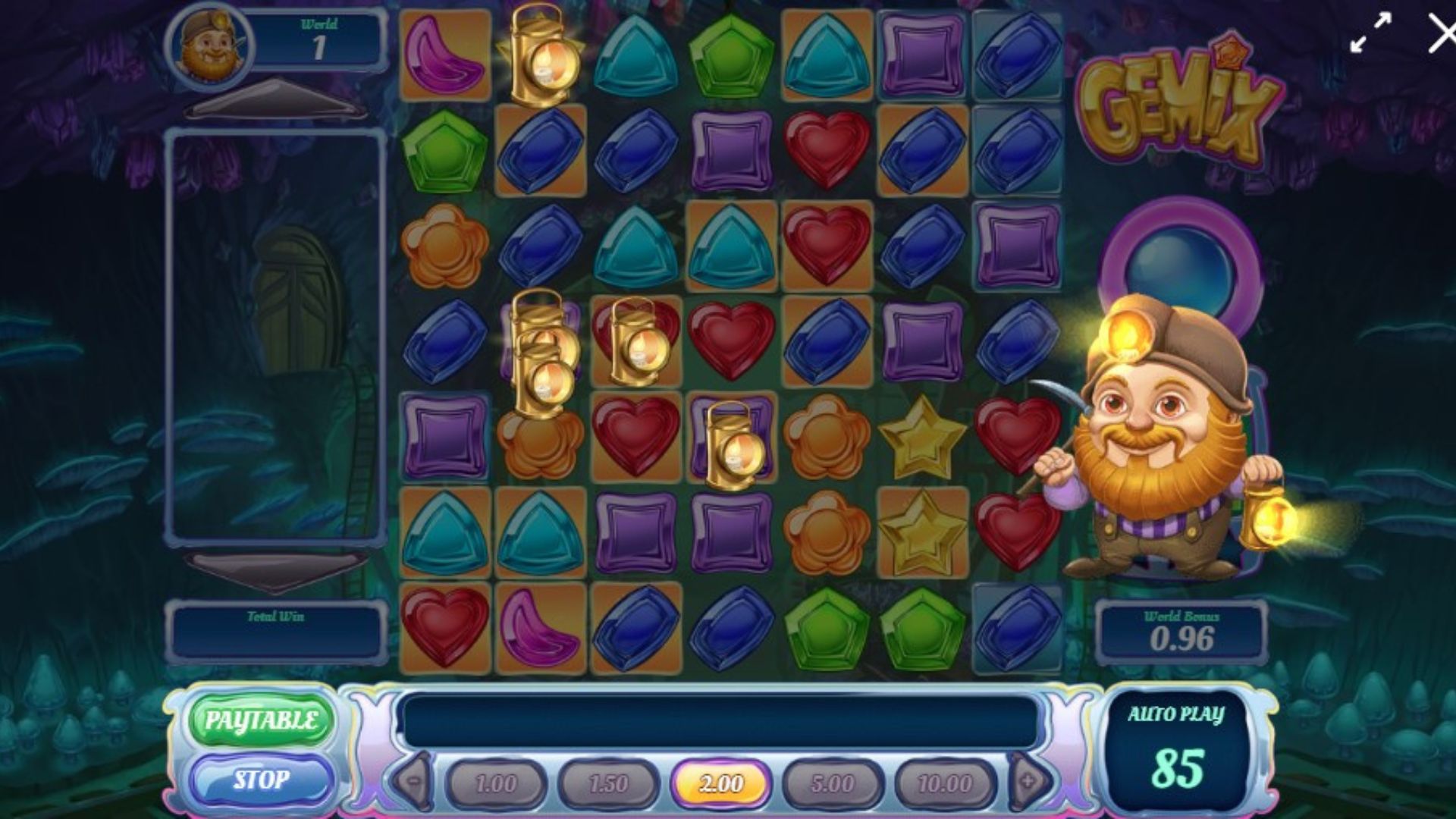Click the up arrow above the world panel
Screen dimensions: 1456x819
[275, 100]
